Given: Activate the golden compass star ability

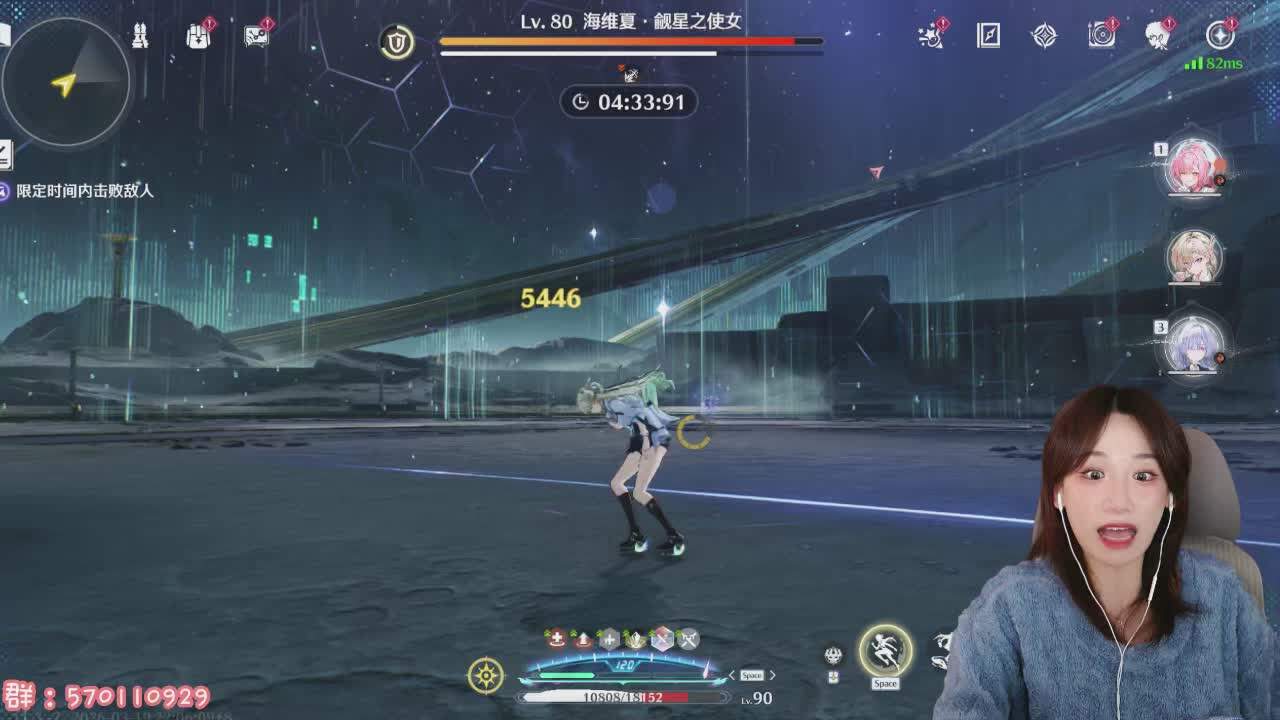Looking at the screenshot, I should point(486,676).
